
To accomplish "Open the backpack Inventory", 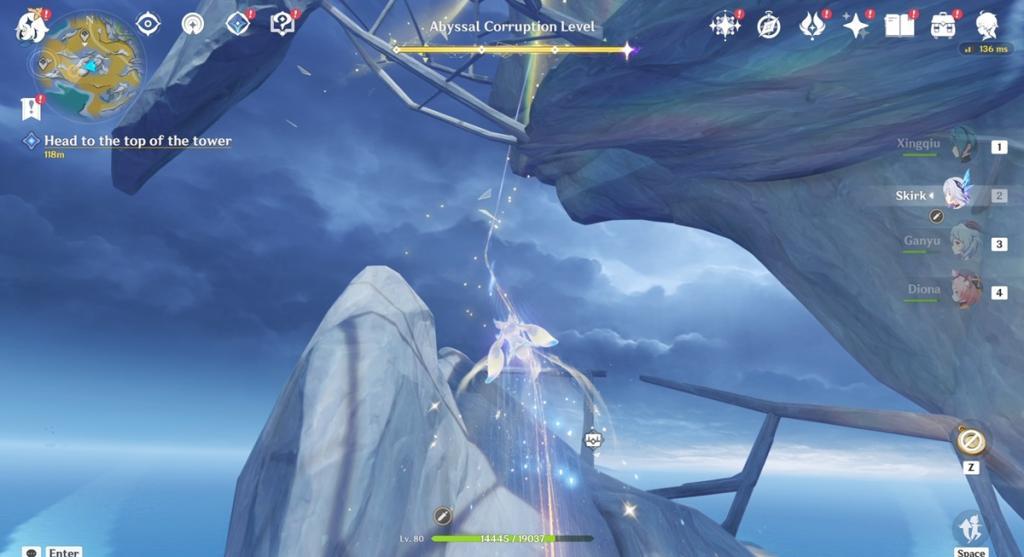I will pyautogui.click(x=942, y=26).
